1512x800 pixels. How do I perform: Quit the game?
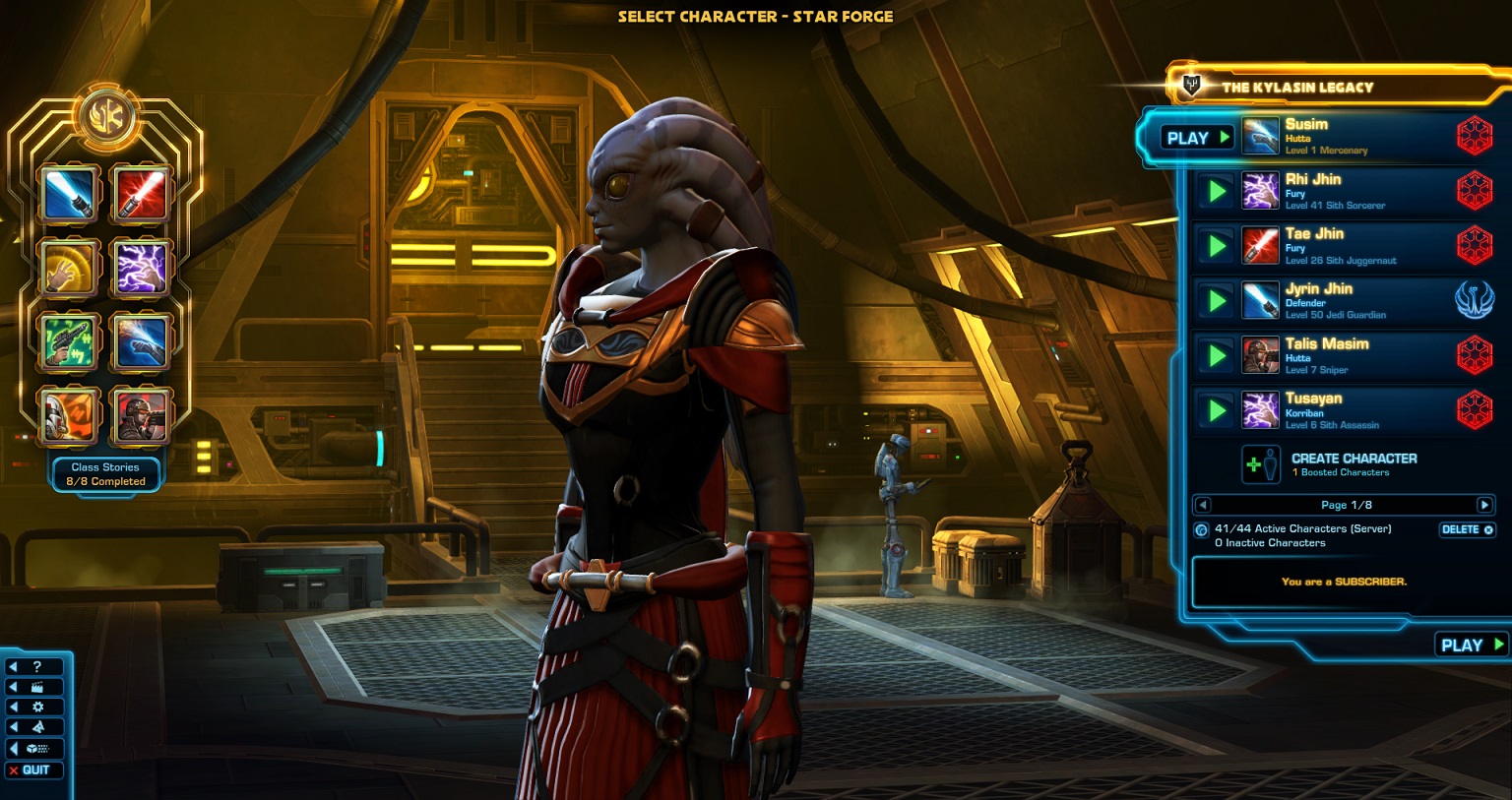tap(34, 769)
